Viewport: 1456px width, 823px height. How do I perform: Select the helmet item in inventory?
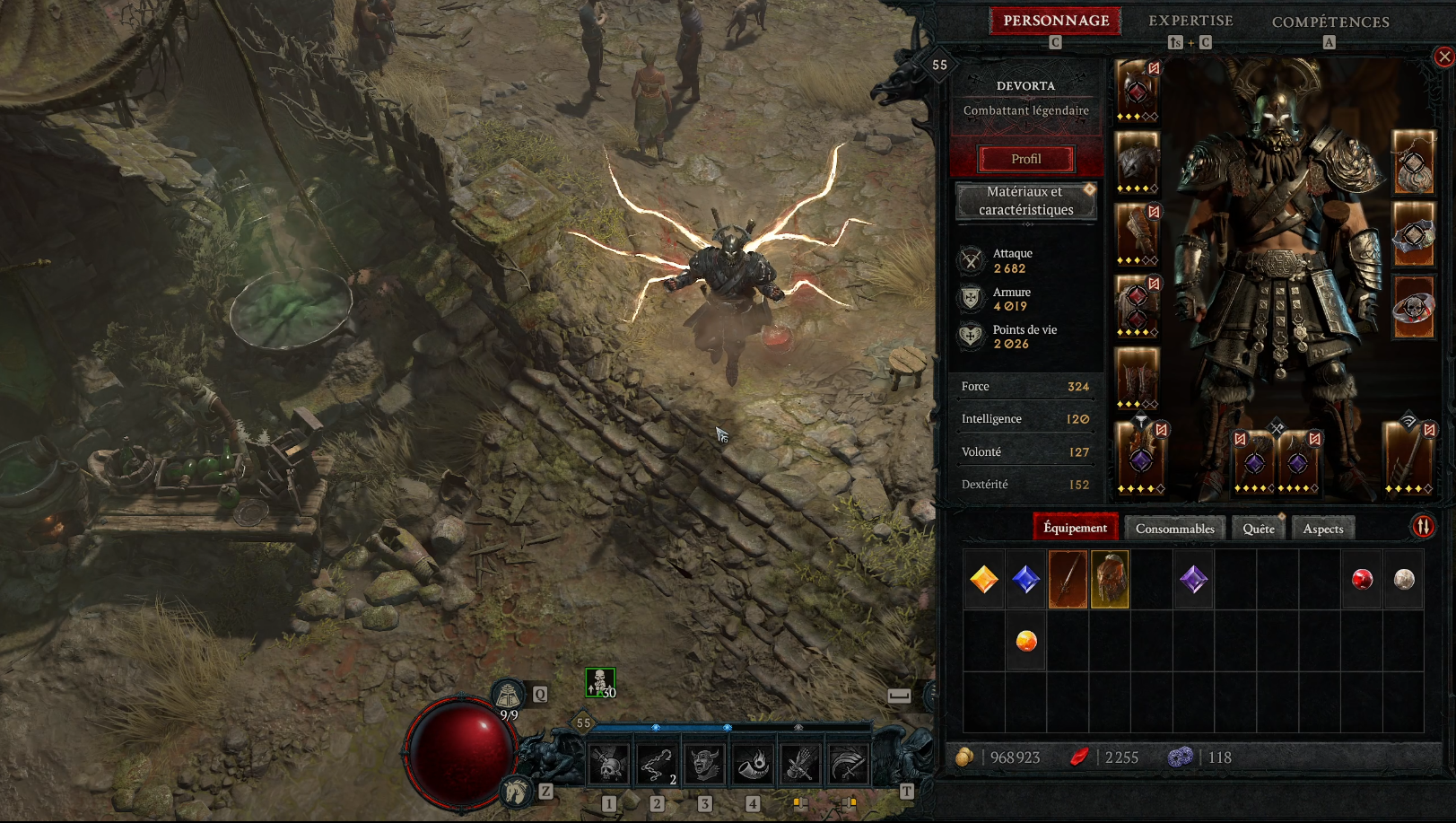[1110, 580]
